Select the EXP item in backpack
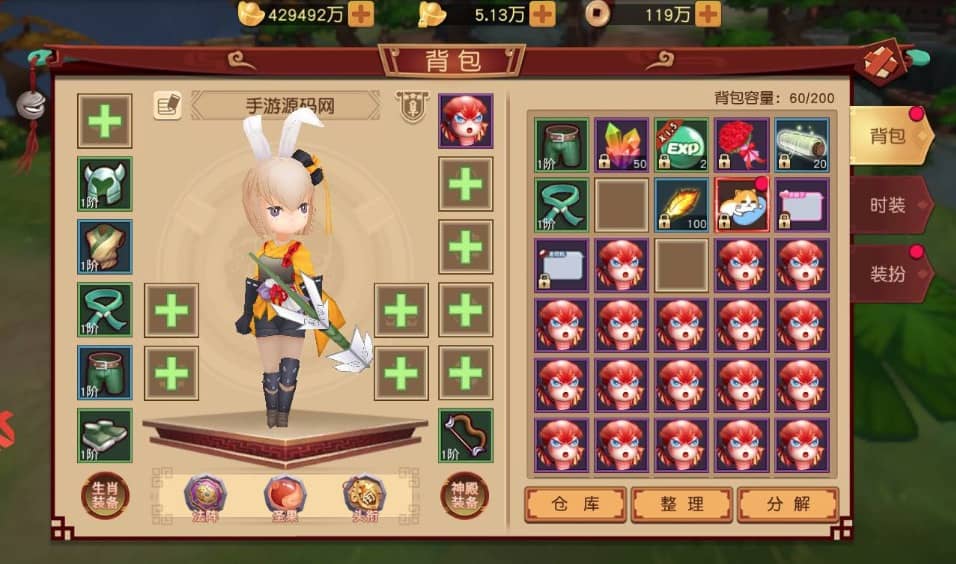This screenshot has width=956, height=564. pos(681,145)
